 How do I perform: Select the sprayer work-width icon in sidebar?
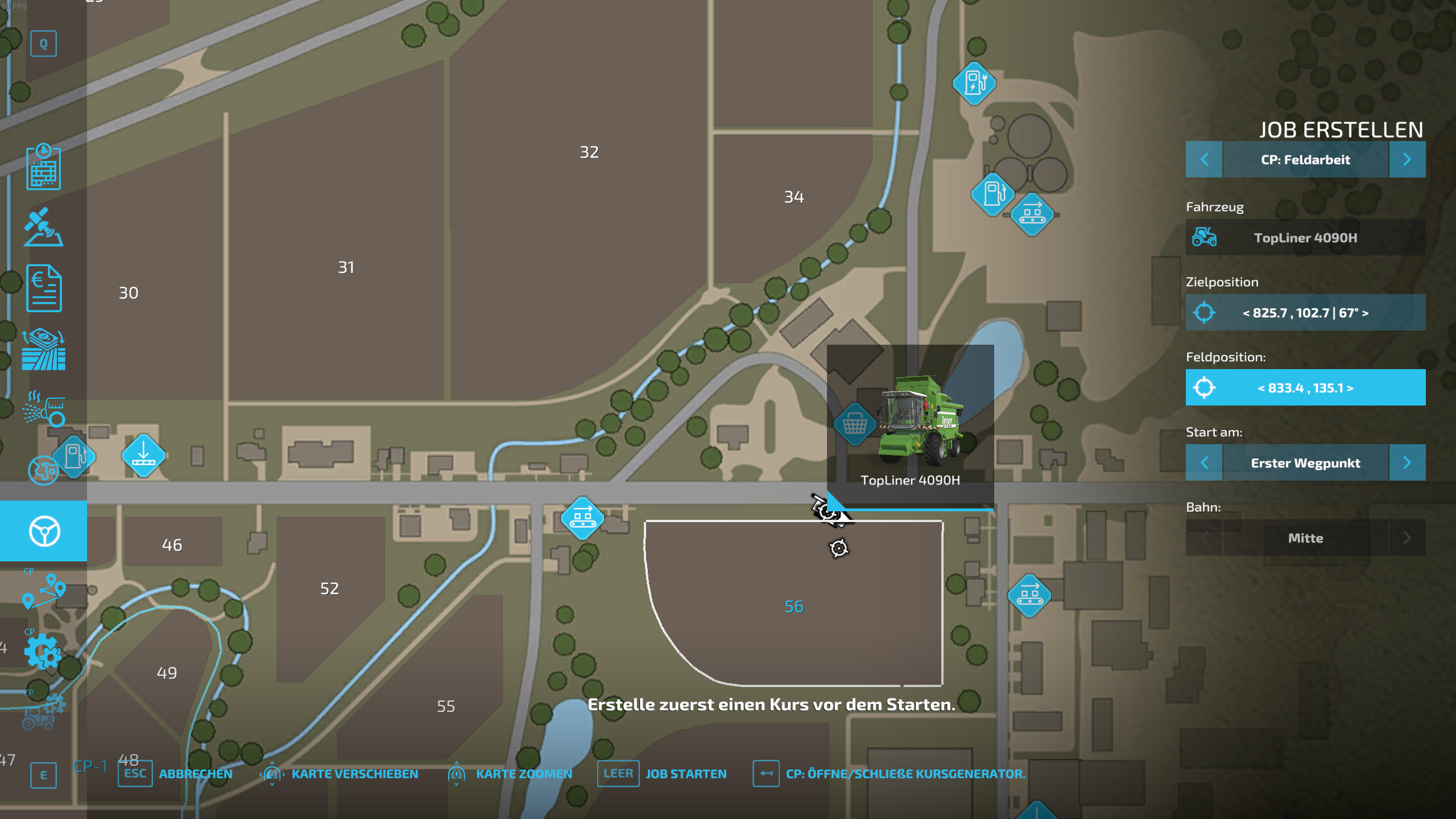pyautogui.click(x=43, y=408)
